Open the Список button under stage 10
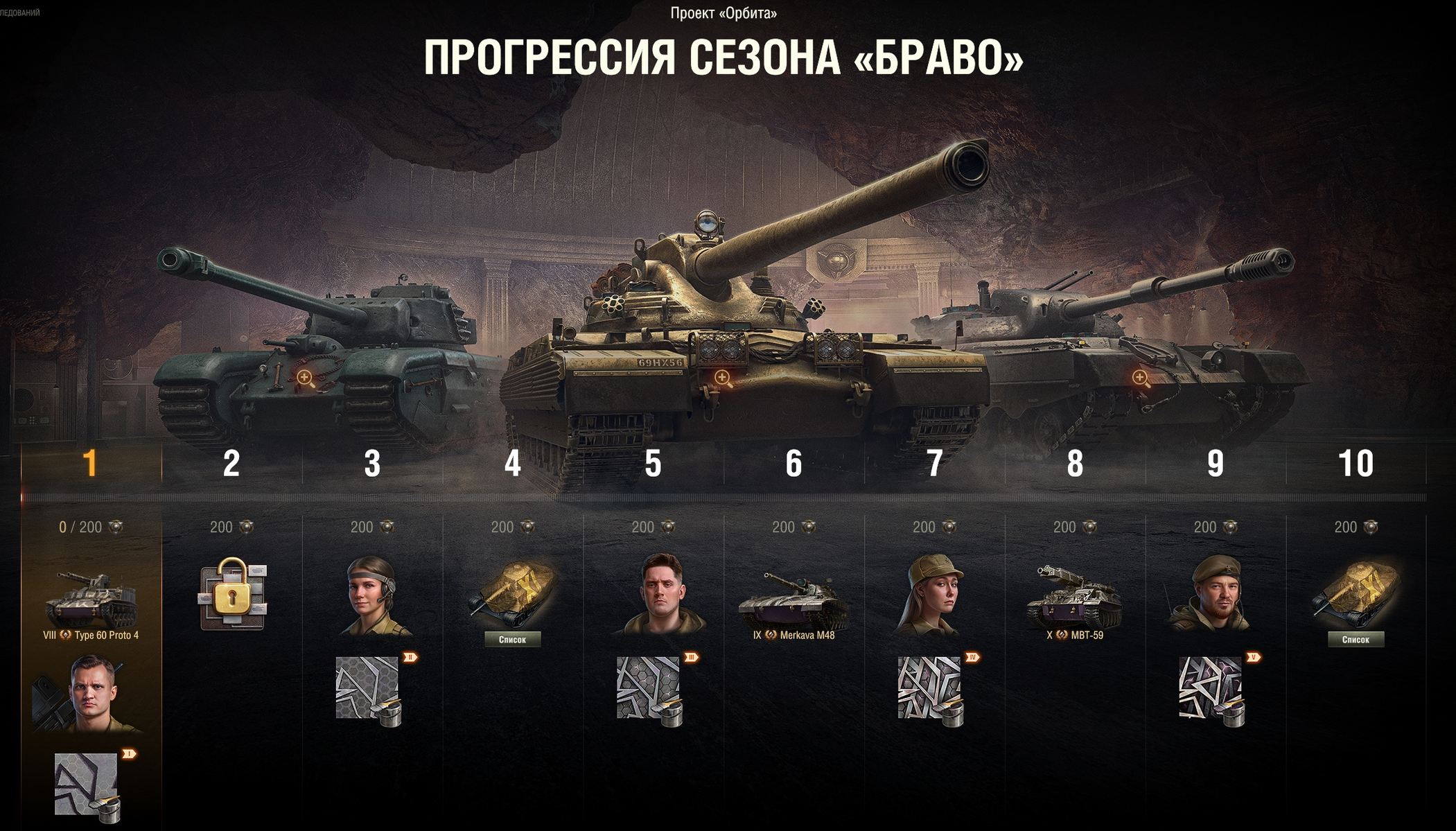This screenshot has width=1456, height=831. pyautogui.click(x=1356, y=639)
